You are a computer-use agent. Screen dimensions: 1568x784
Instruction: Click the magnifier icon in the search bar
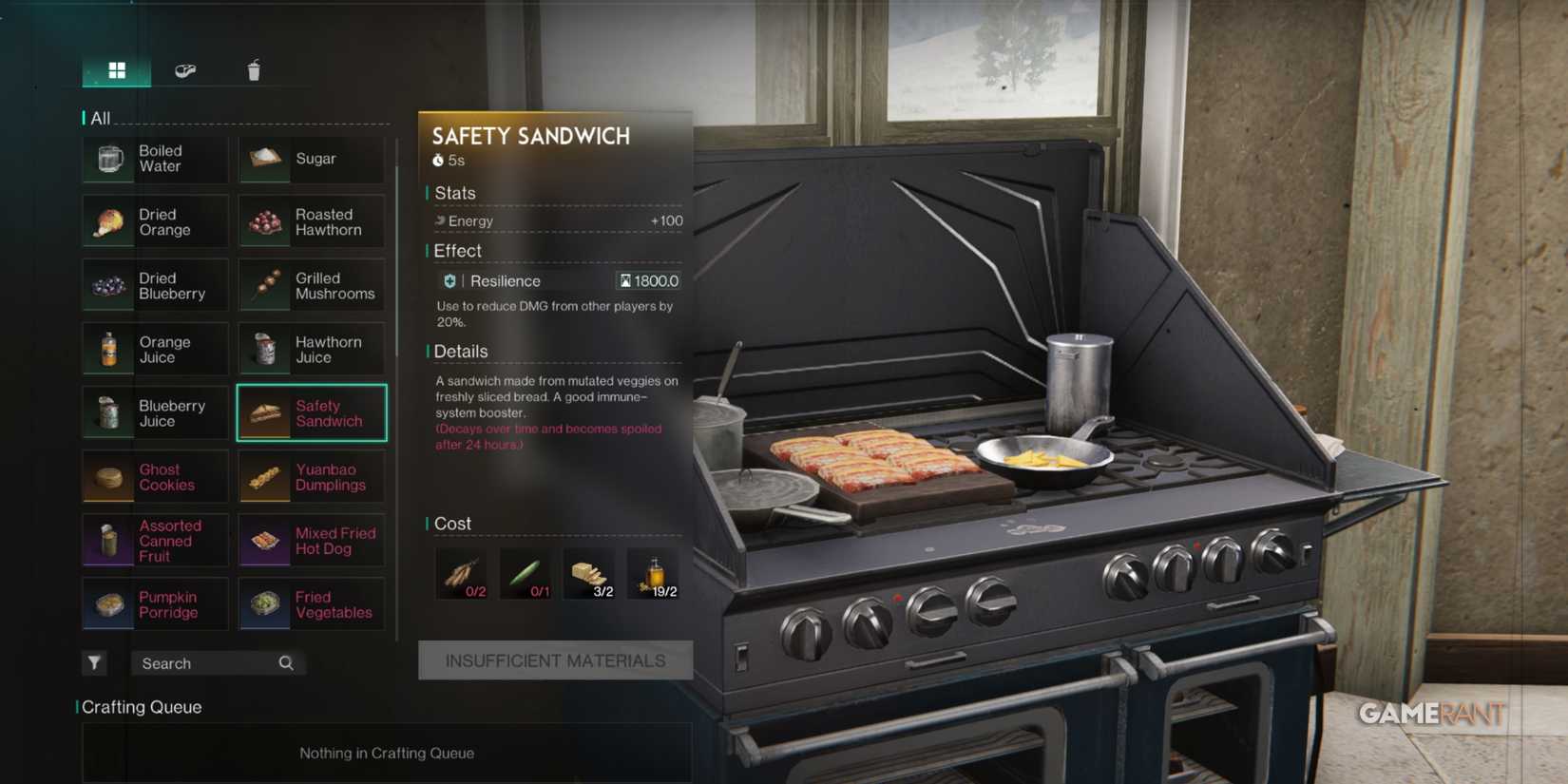click(x=285, y=662)
